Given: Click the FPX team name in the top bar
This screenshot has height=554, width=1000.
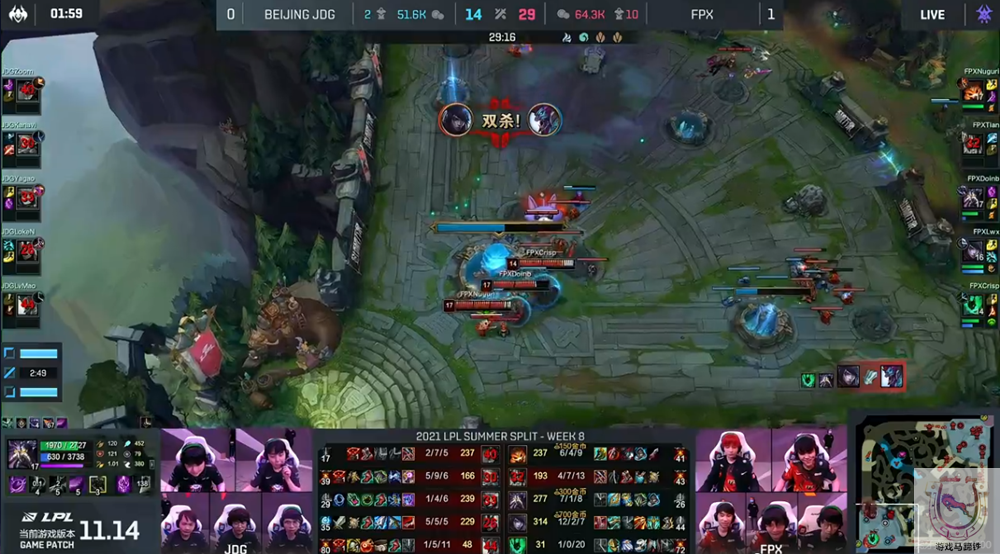Looking at the screenshot, I should click(702, 14).
